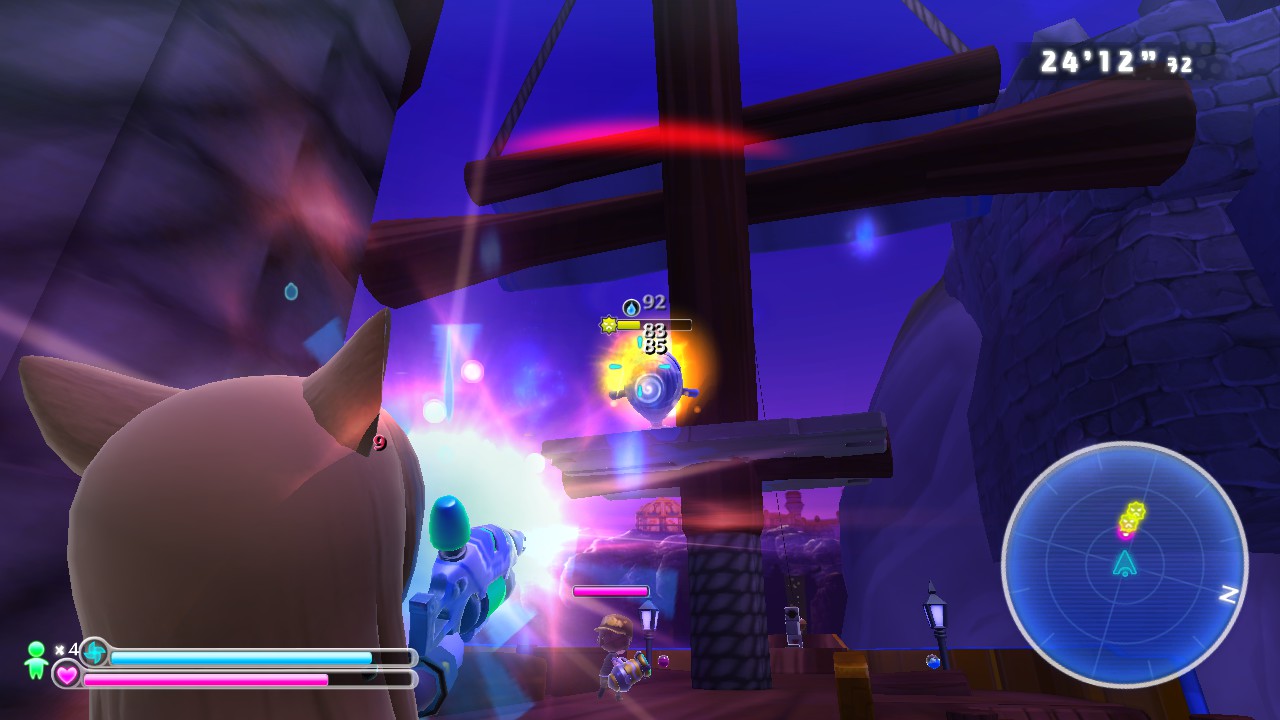
Task: Click the circular radar minimap
Action: [x=1124, y=563]
